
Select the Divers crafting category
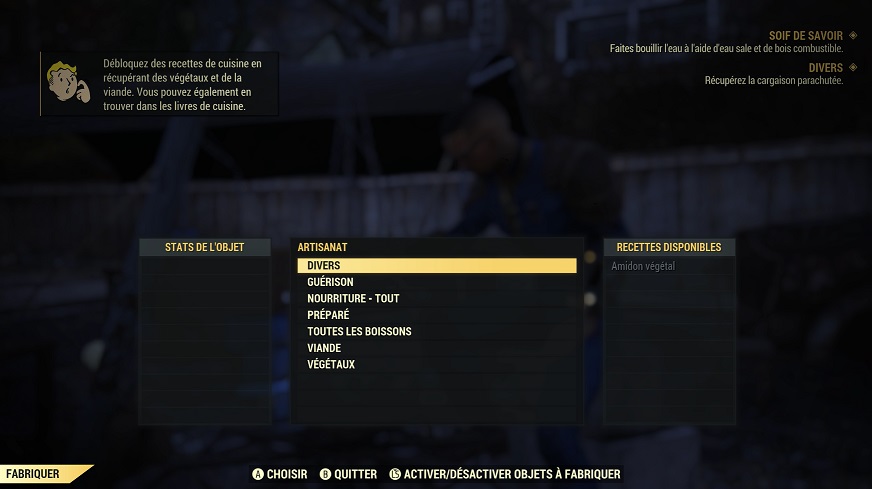[x=436, y=266]
